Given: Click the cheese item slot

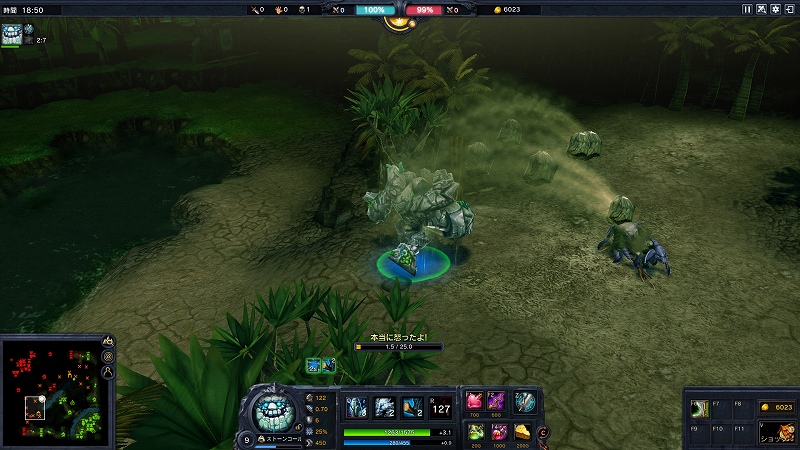Looking at the screenshot, I should (x=522, y=432).
